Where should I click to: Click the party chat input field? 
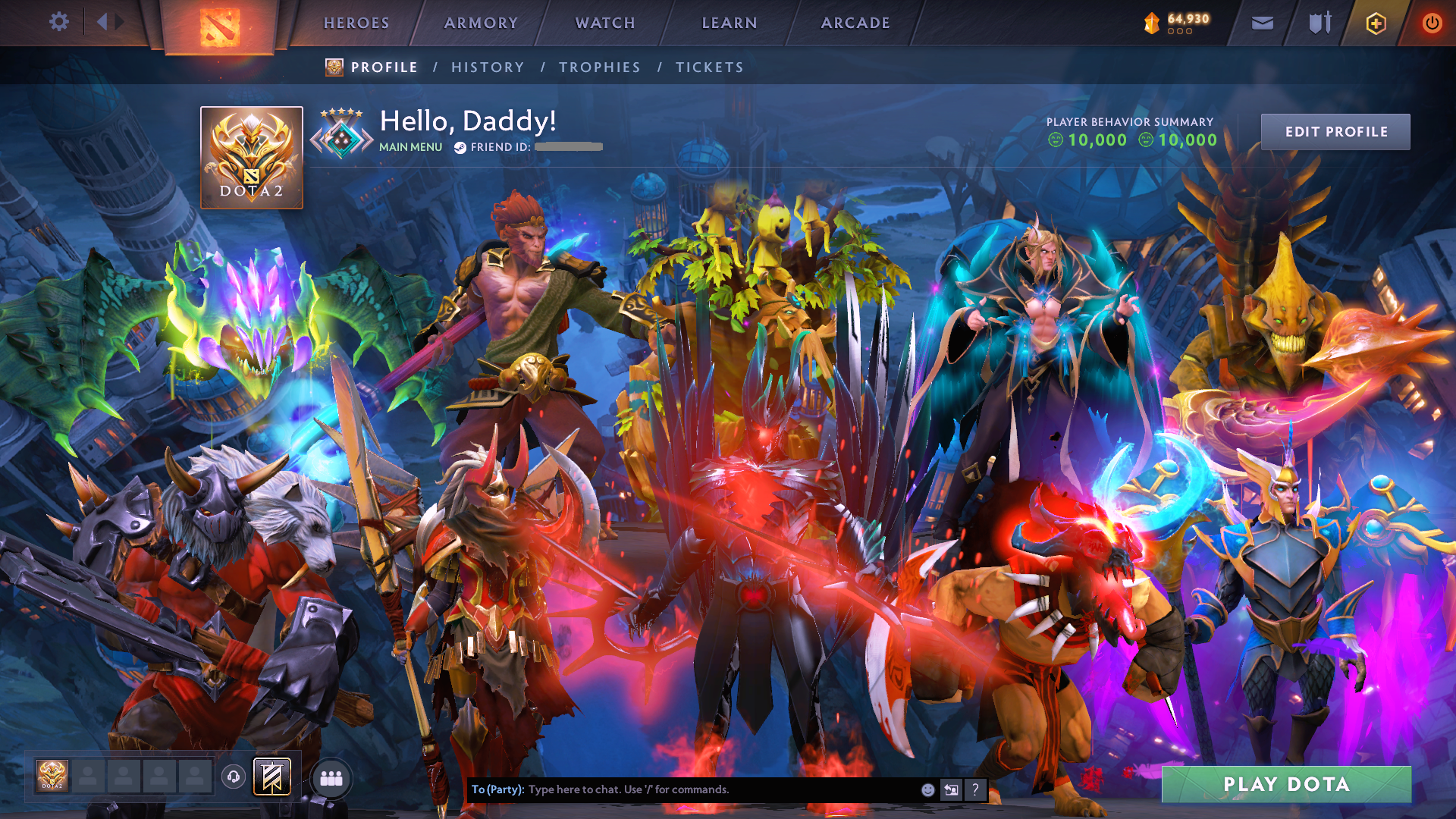point(682,789)
